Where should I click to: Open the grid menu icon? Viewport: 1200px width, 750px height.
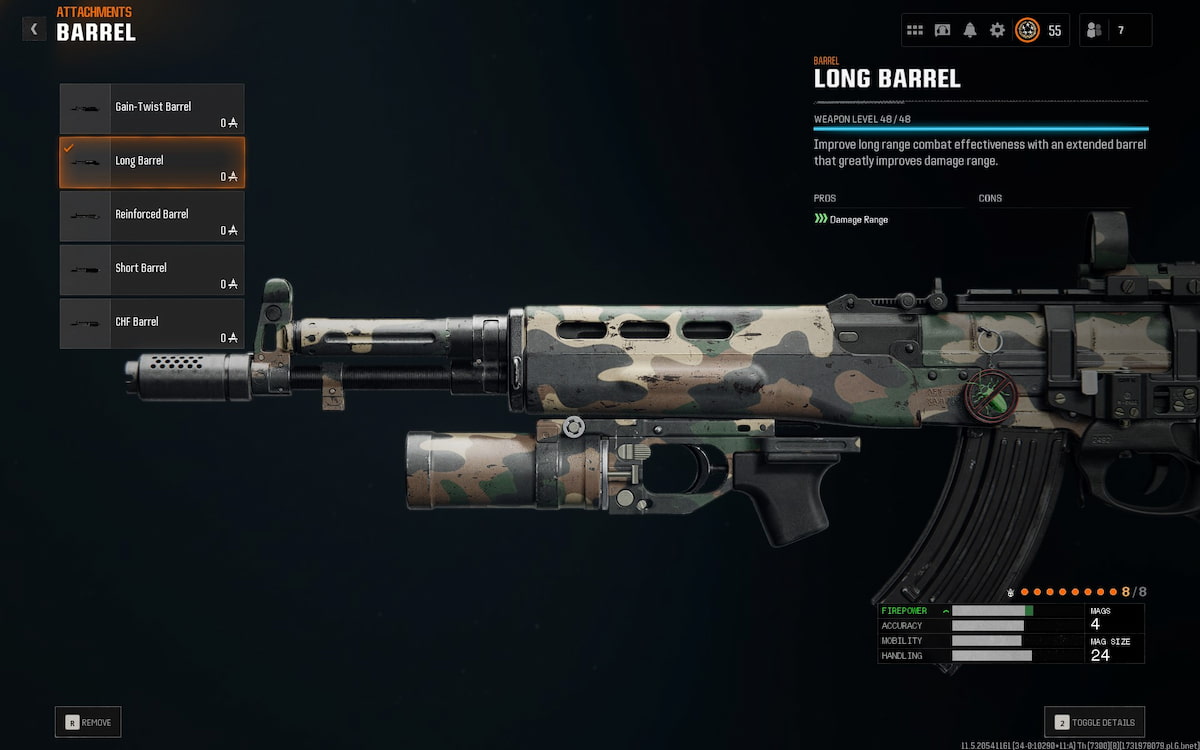tap(915, 30)
